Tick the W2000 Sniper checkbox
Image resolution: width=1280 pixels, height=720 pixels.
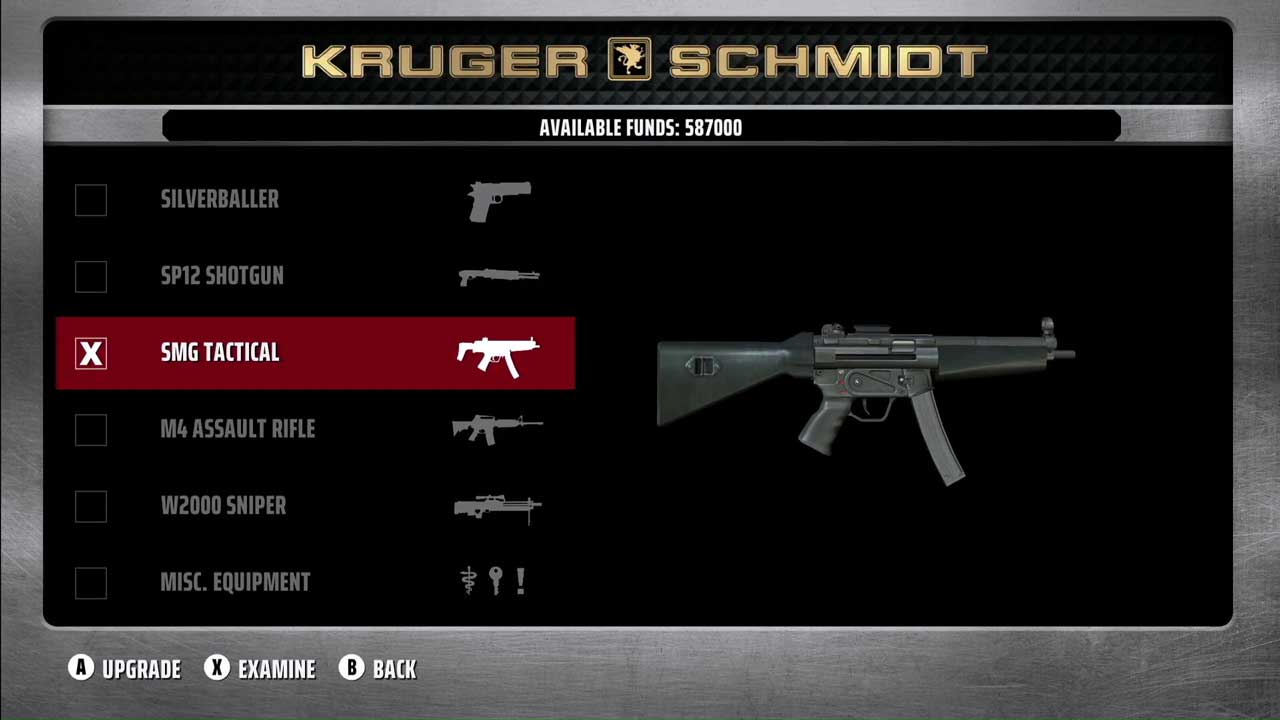point(91,506)
